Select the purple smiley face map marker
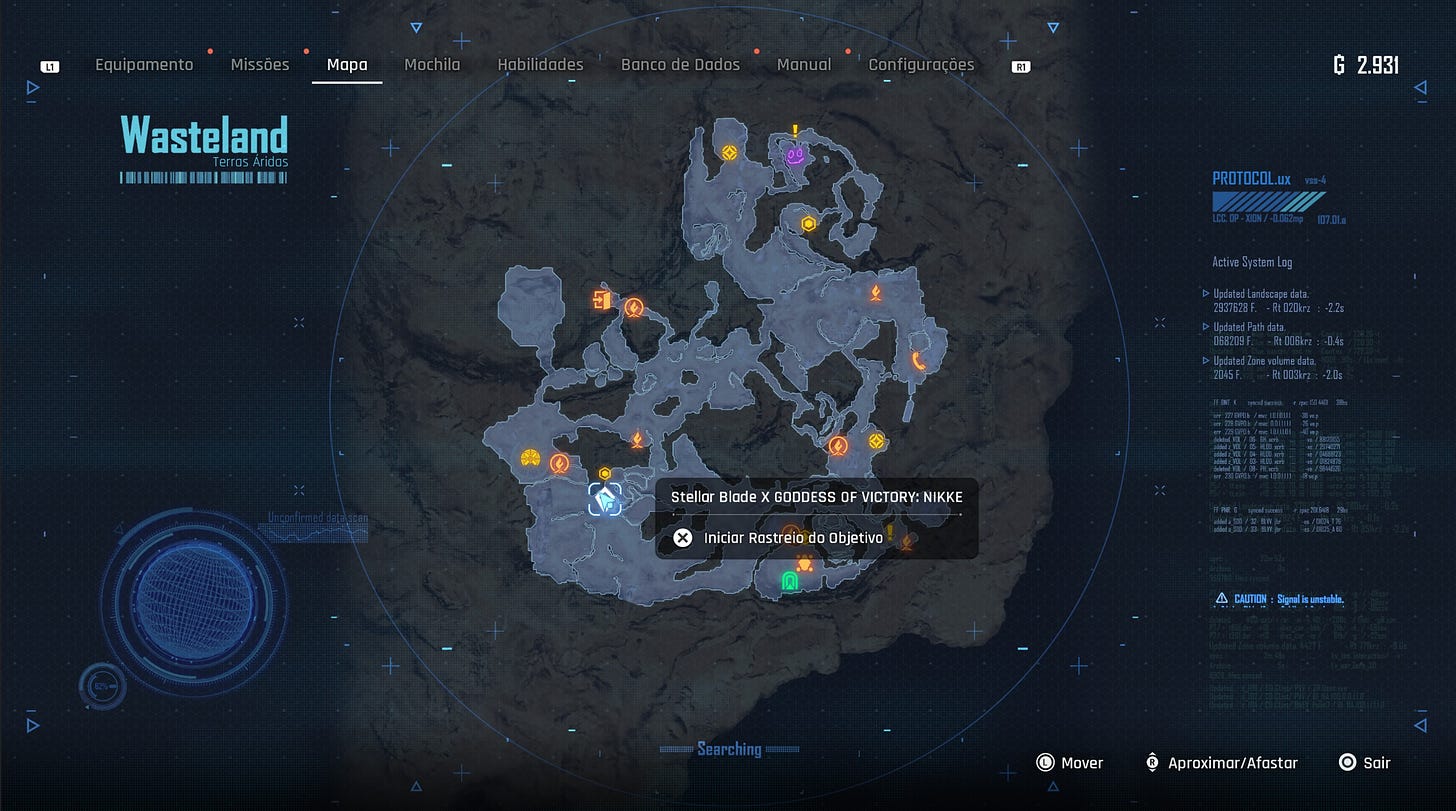This screenshot has width=1456, height=811. (795, 156)
